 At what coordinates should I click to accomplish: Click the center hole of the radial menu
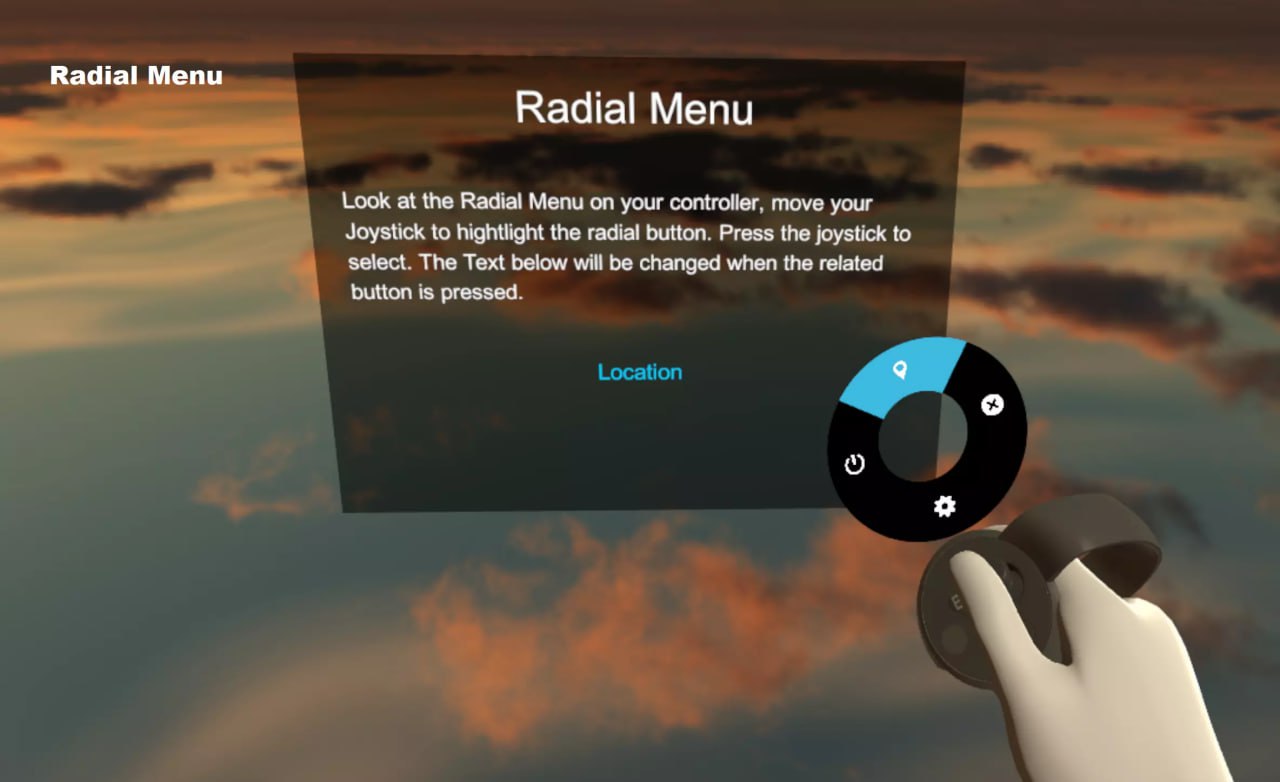925,437
